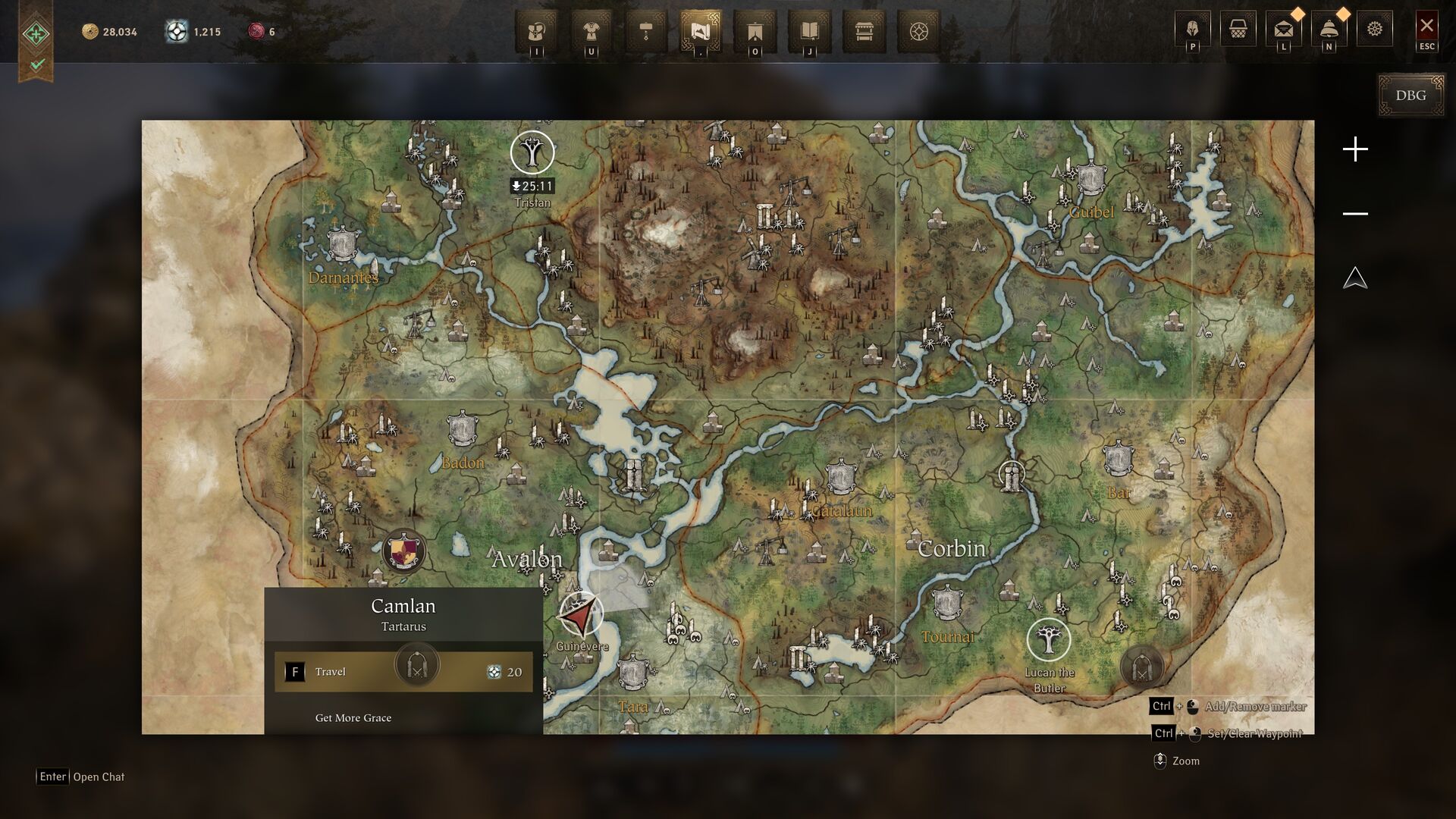Open the helmet character profile

[x=1192, y=30]
